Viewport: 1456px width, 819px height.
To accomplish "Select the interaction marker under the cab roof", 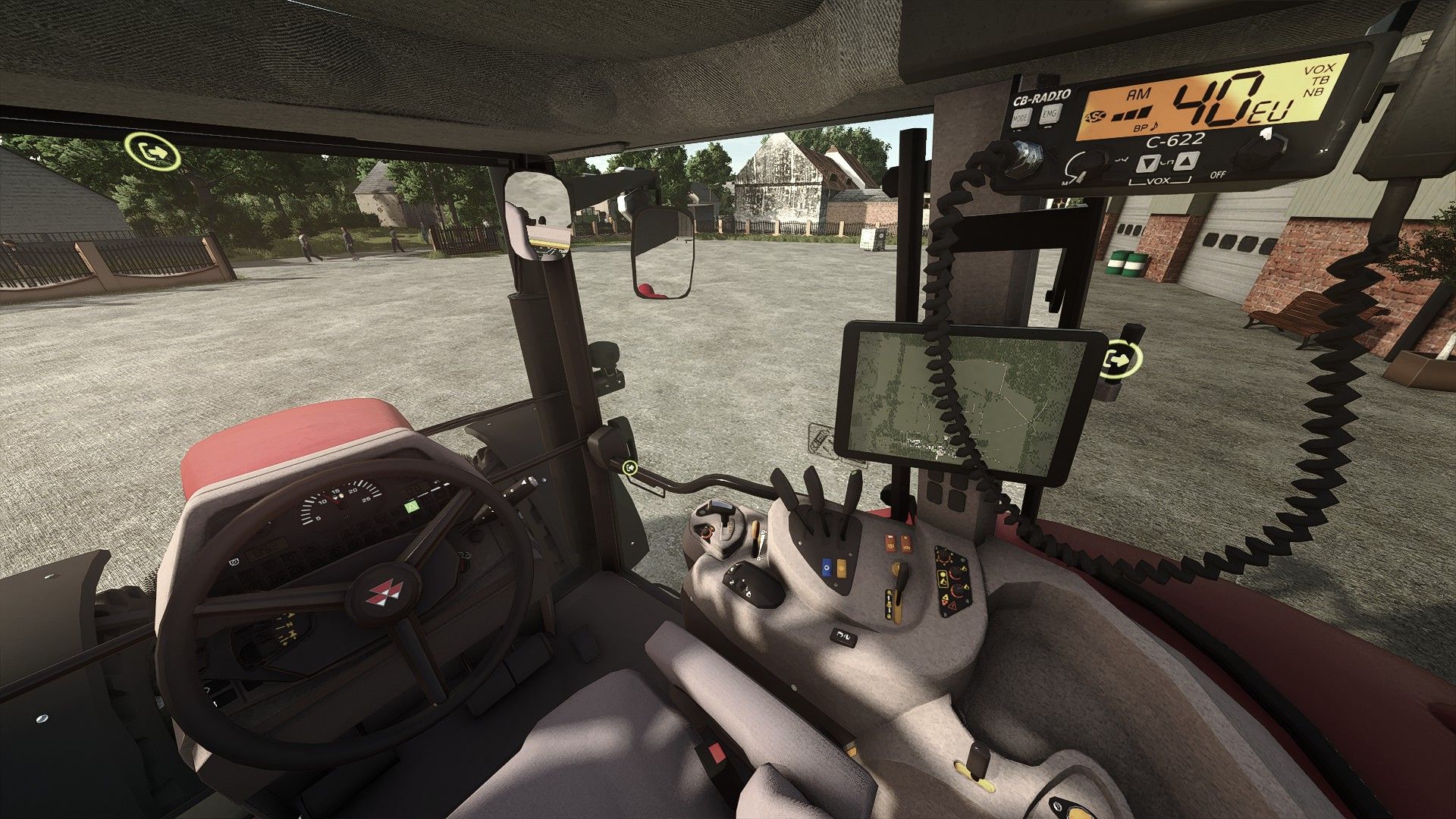I will [x=154, y=151].
